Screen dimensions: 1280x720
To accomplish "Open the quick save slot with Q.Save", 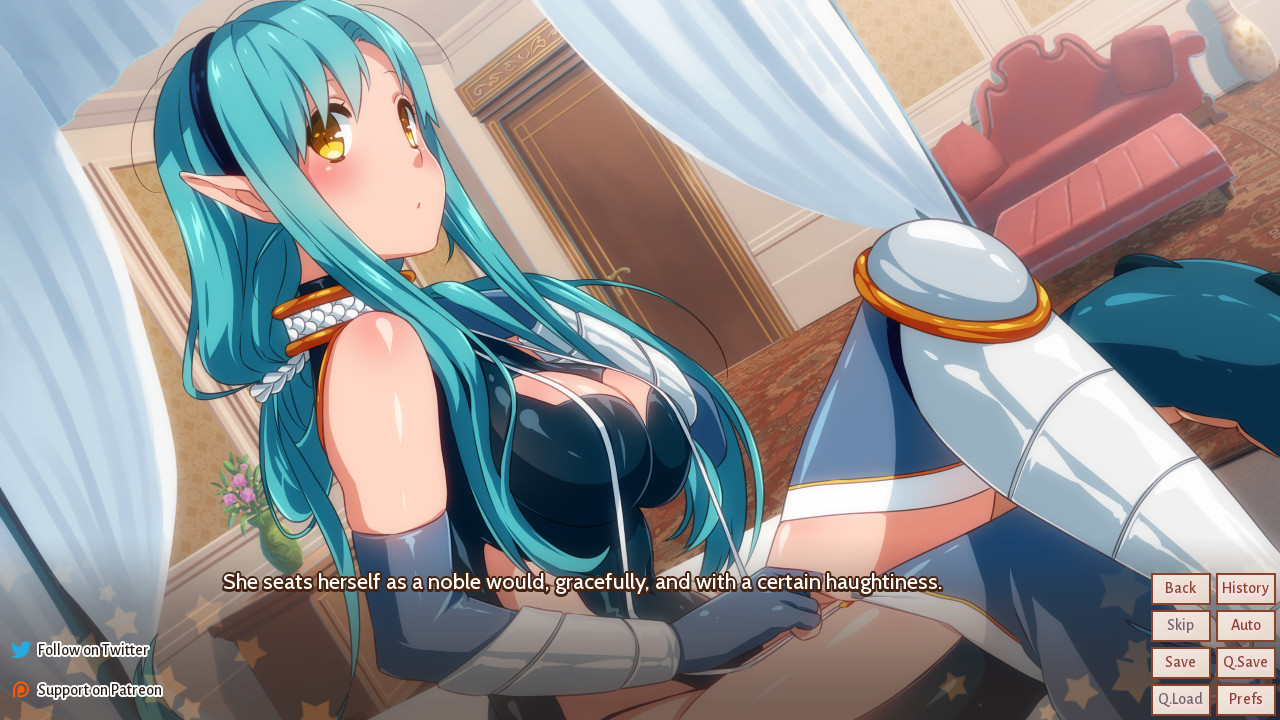I will click(1245, 662).
